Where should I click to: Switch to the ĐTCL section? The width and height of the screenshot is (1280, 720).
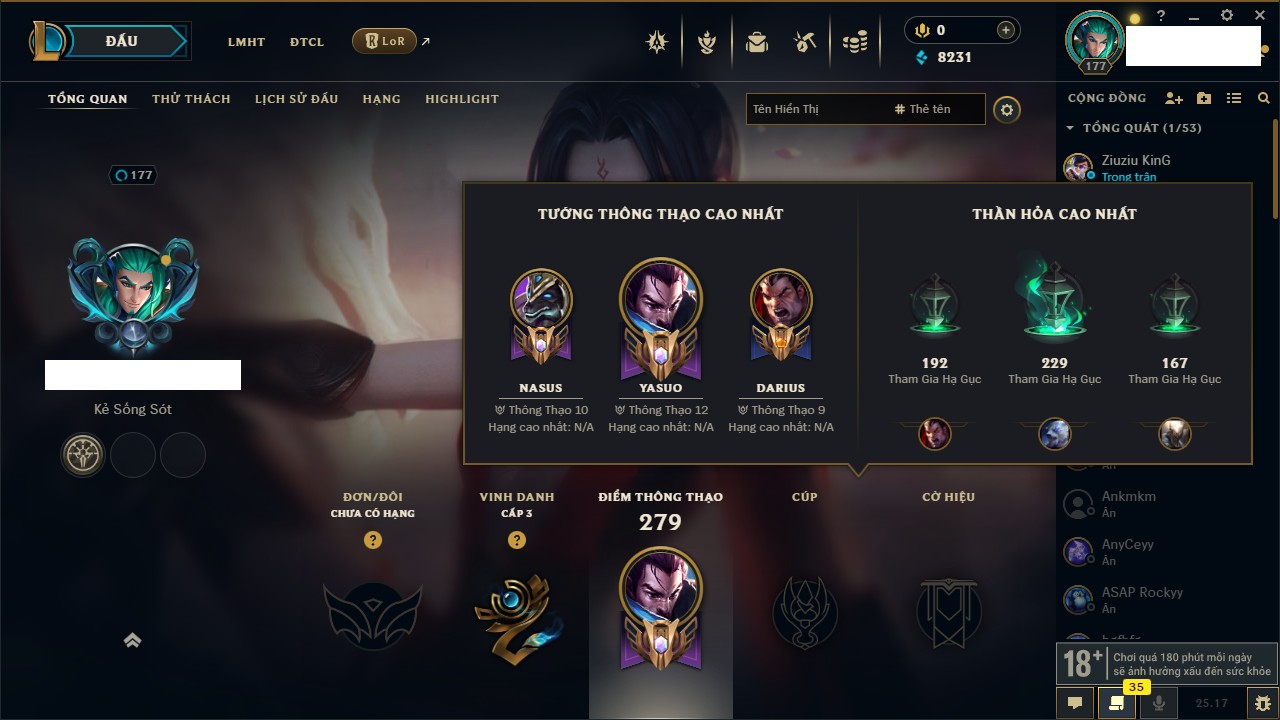(x=307, y=42)
